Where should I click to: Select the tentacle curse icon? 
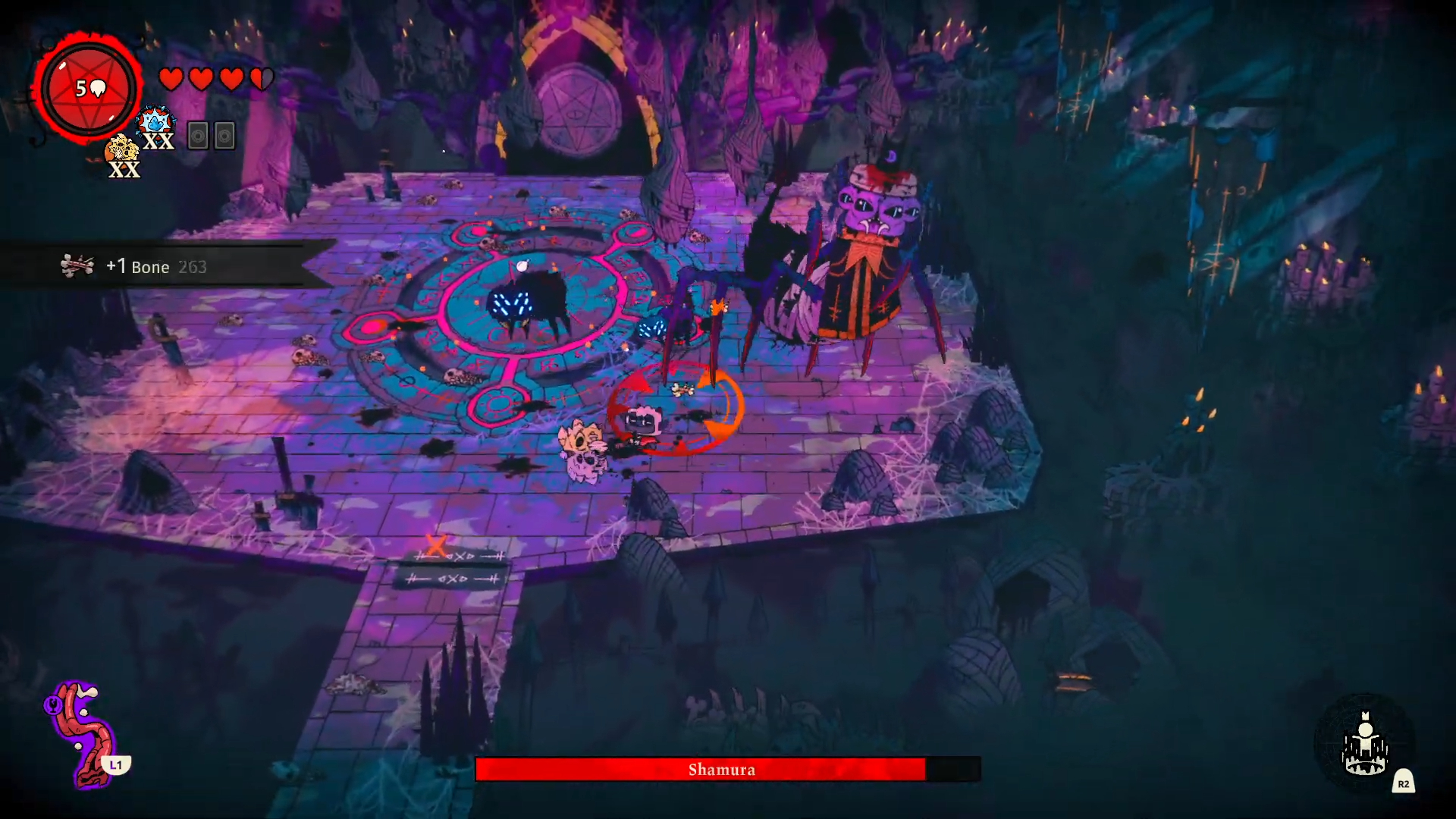click(x=82, y=732)
